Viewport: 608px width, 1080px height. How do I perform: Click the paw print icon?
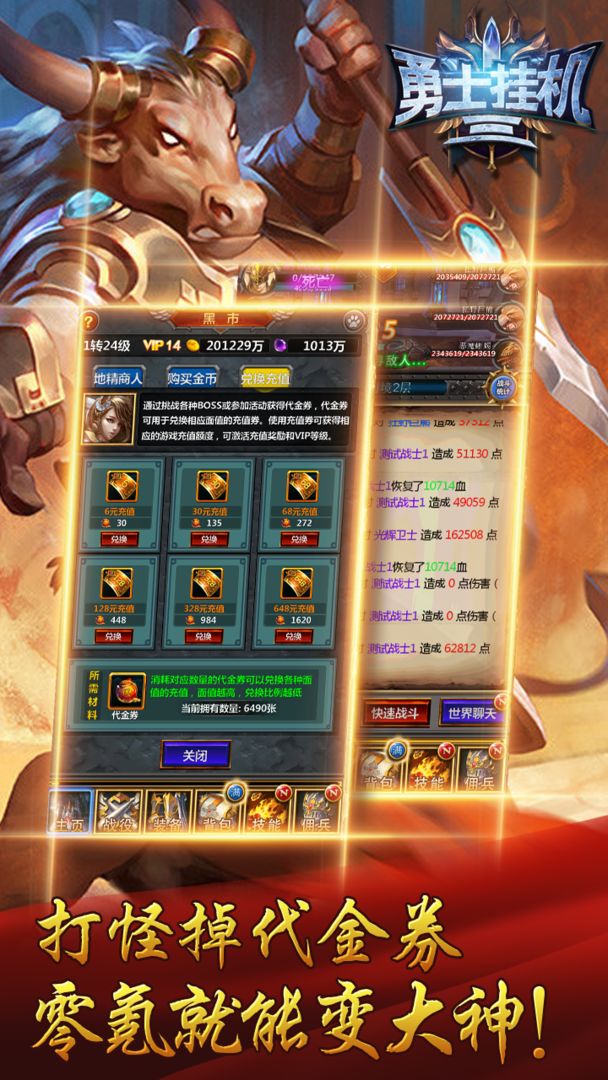point(354,320)
